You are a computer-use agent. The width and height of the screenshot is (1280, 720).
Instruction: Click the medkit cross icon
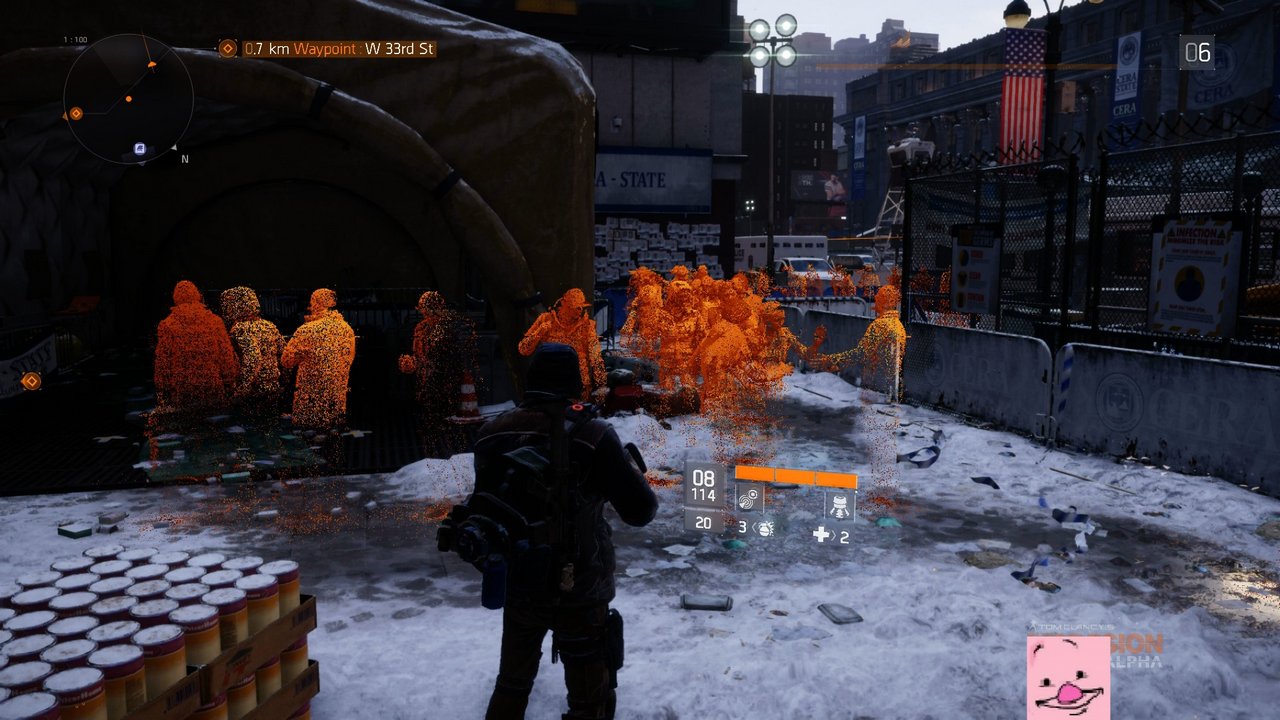coord(822,533)
